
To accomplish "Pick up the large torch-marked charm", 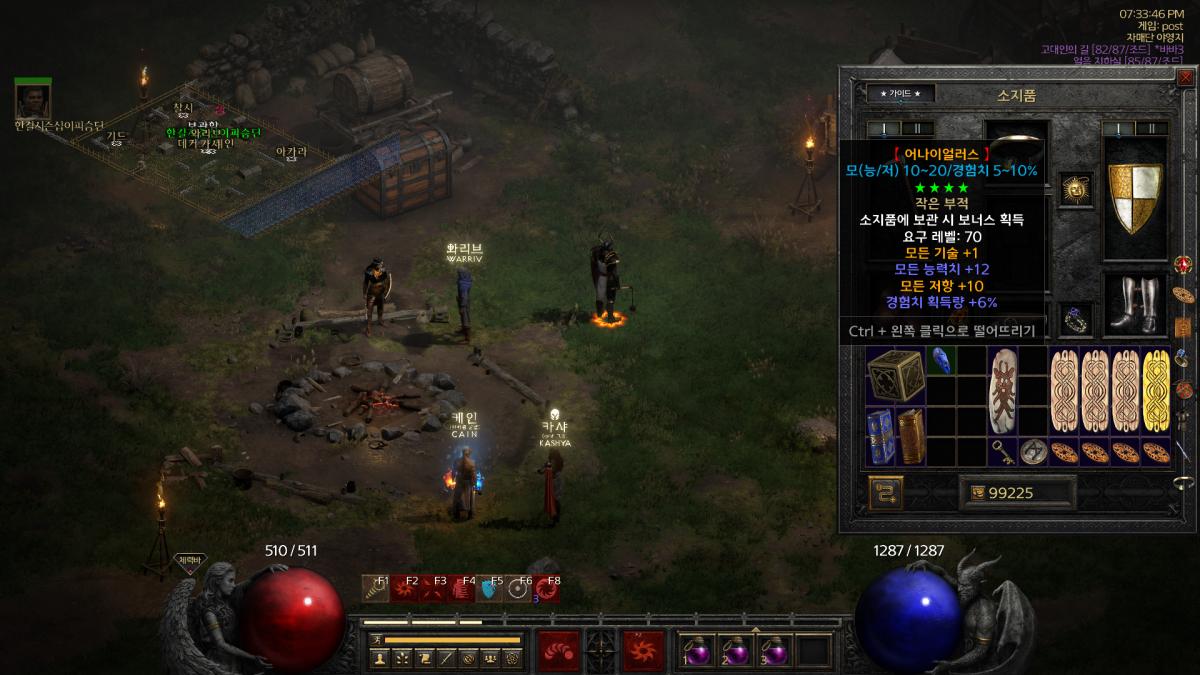I will [1002, 391].
